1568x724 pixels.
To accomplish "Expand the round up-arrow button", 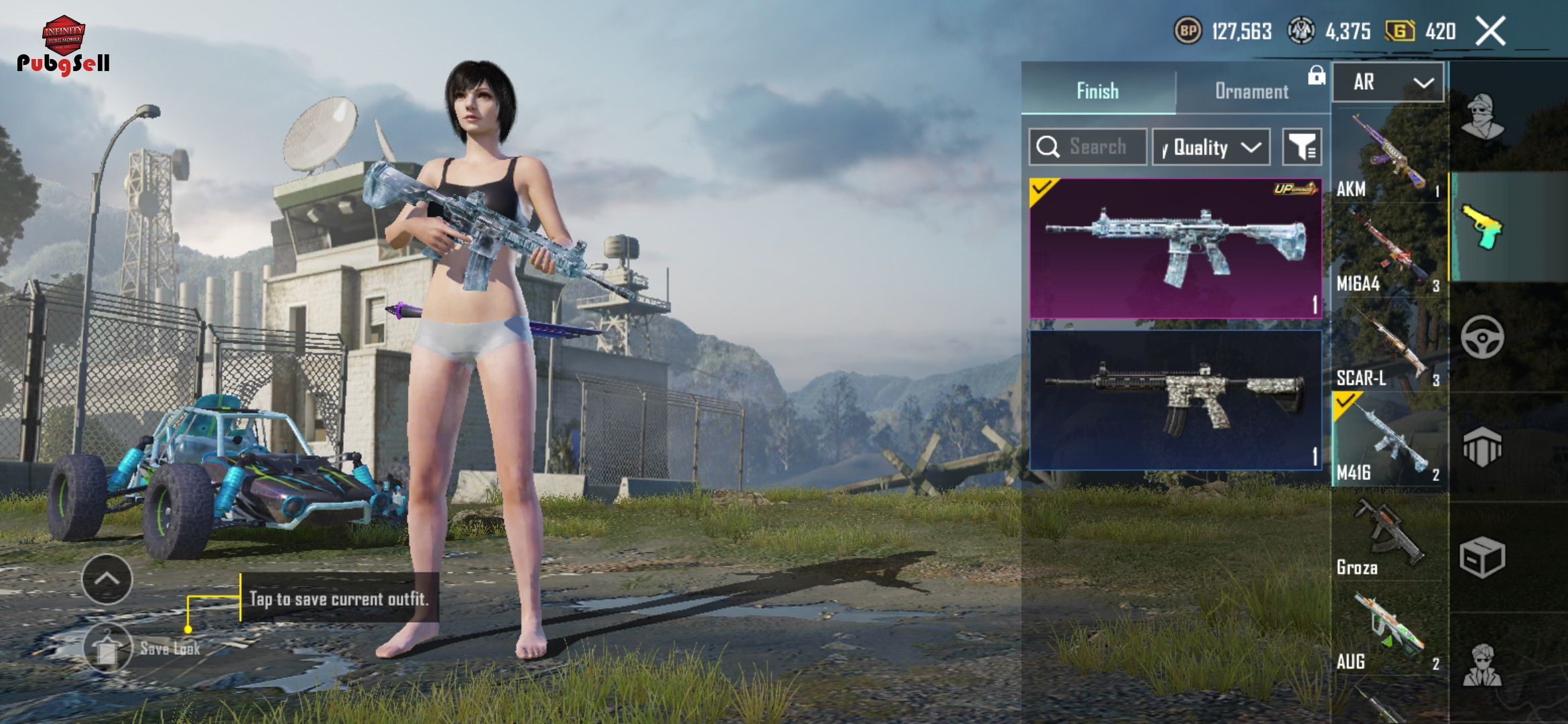I will click(107, 579).
